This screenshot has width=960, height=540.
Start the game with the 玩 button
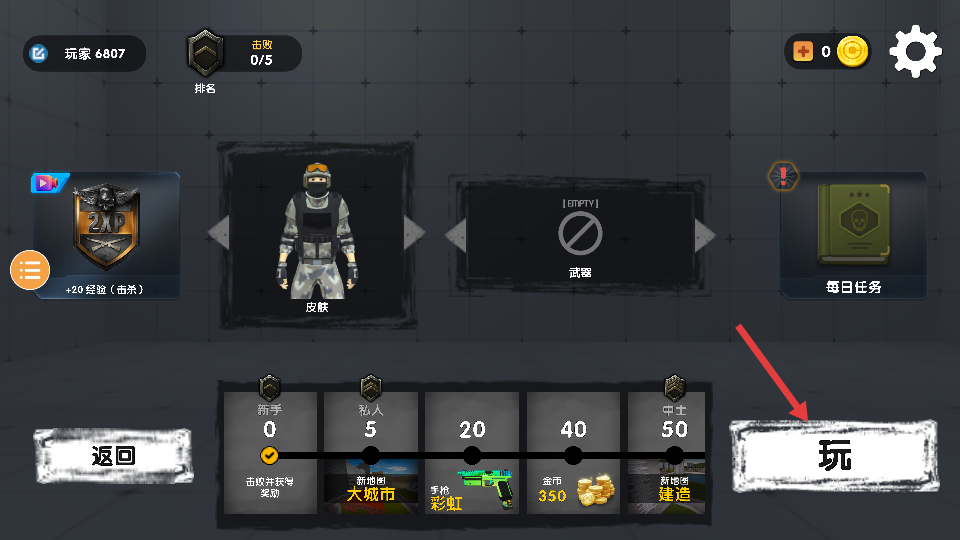[x=834, y=457]
